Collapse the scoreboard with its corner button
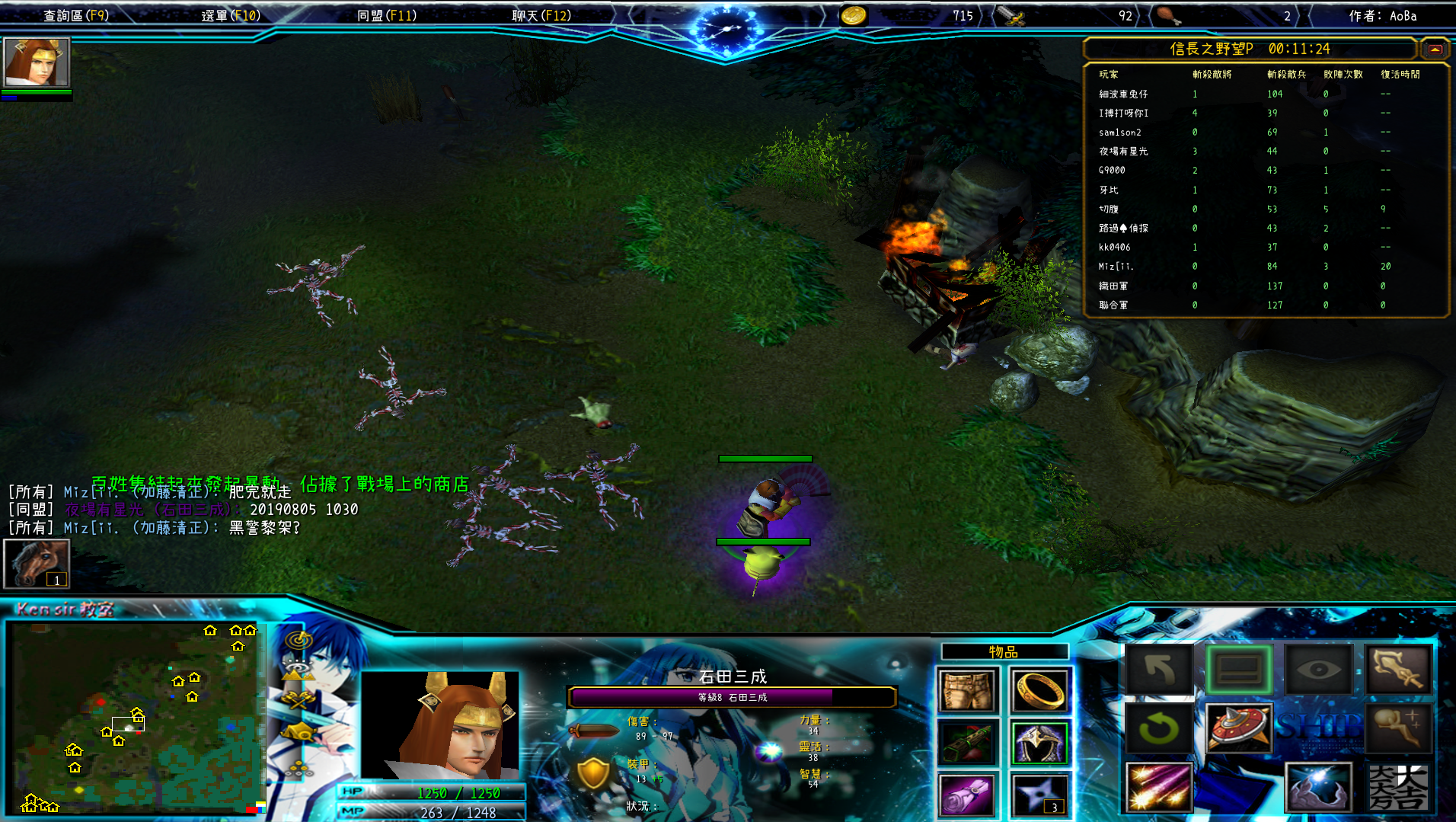The width and height of the screenshot is (1456, 822). pos(1435,49)
